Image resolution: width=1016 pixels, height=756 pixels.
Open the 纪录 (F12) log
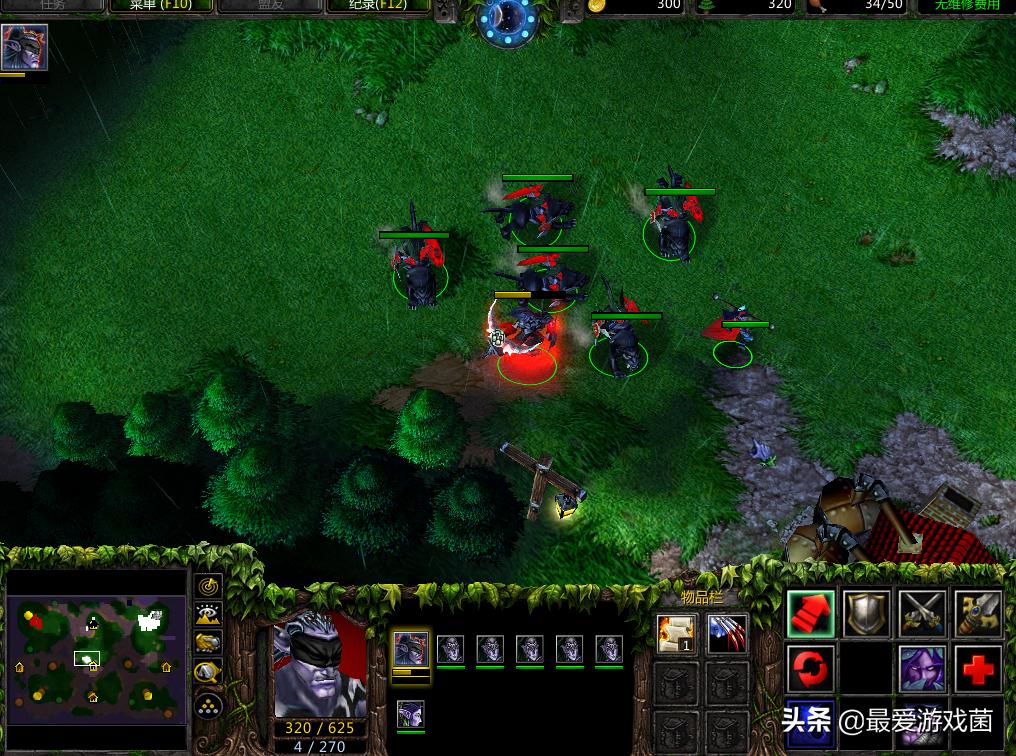pyautogui.click(x=376, y=5)
